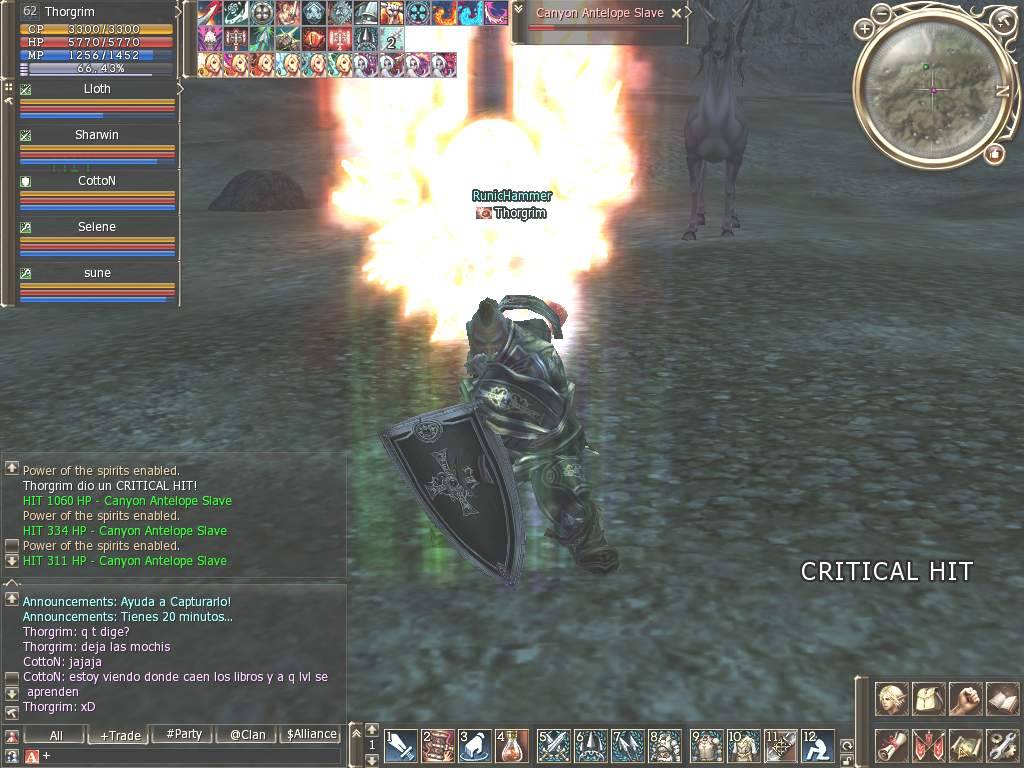Use the sword attack in hotbar slot 1
Viewport: 1024px width, 768px height.
(x=401, y=746)
